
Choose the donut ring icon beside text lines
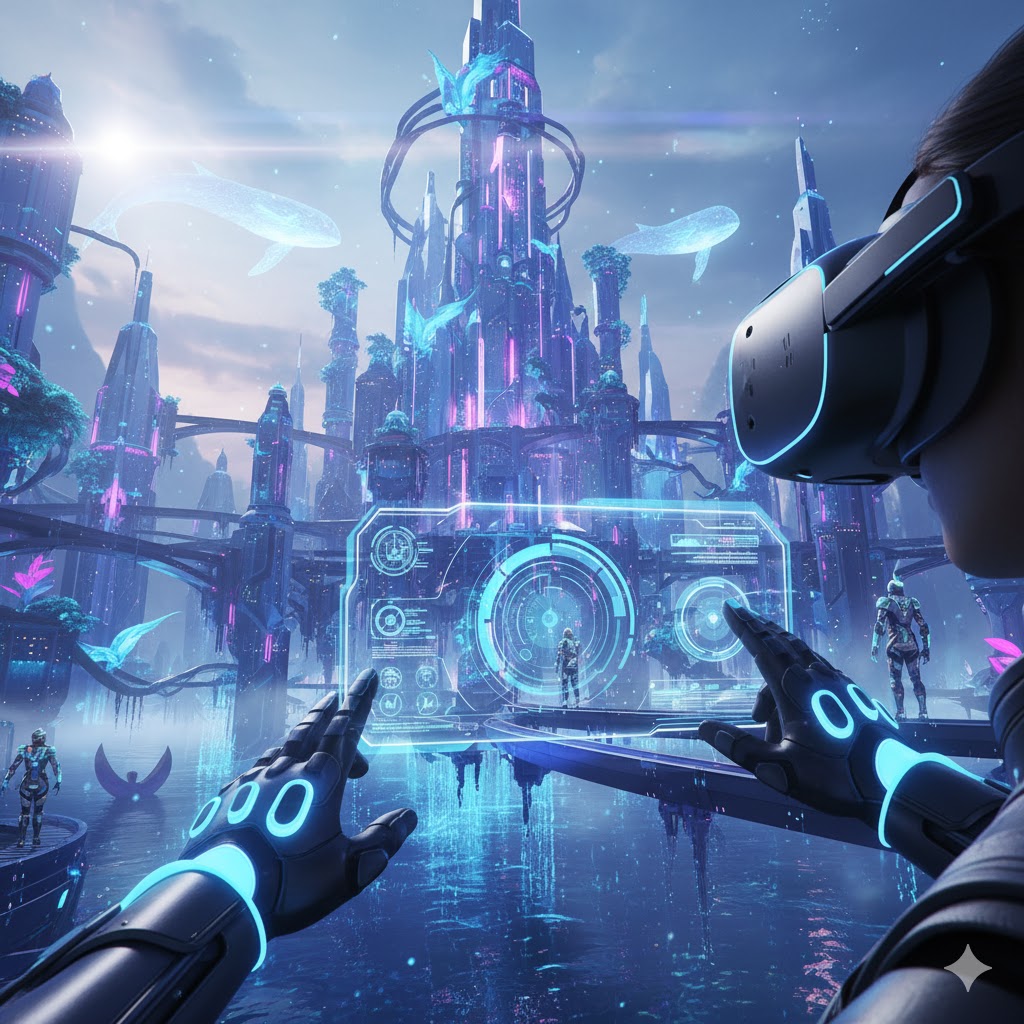(389, 621)
